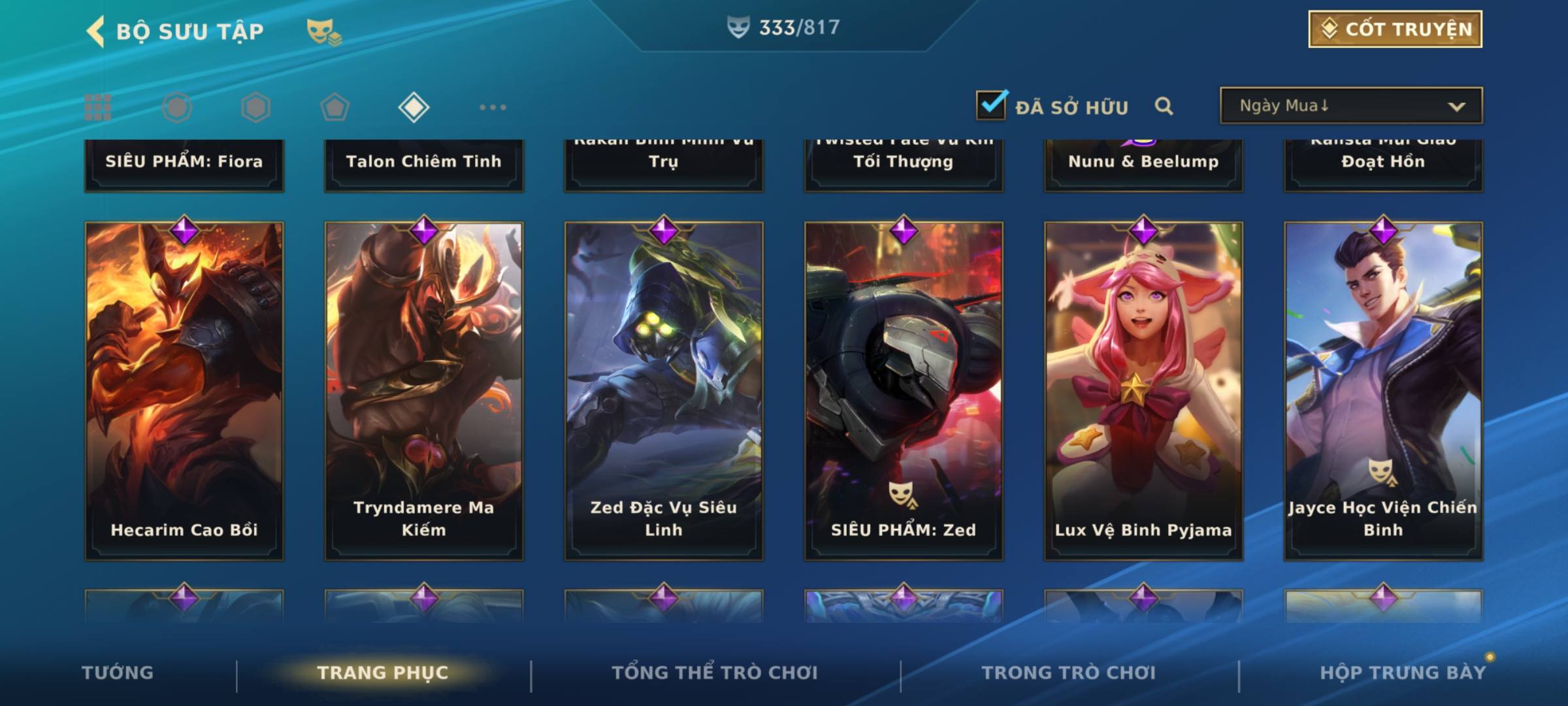Click the search magnifier icon
The height and width of the screenshot is (706, 1568).
(1164, 106)
